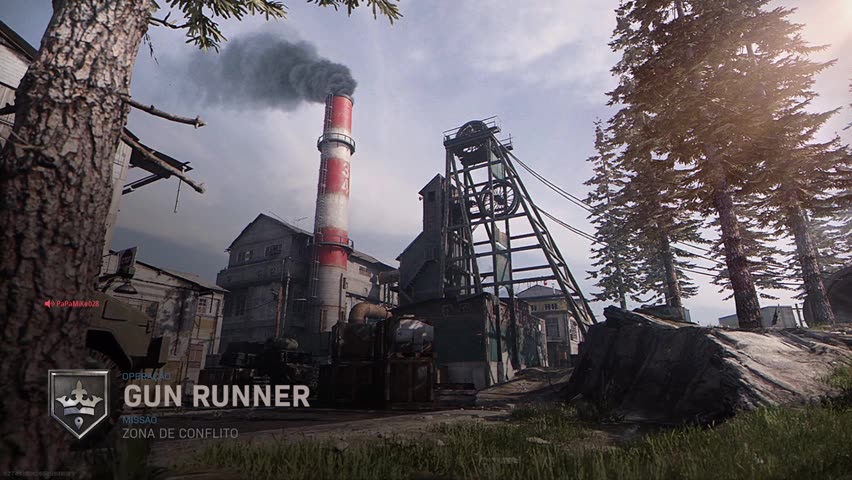Click the crown shield operation emblem
This screenshot has width=852, height=480.
[79, 403]
